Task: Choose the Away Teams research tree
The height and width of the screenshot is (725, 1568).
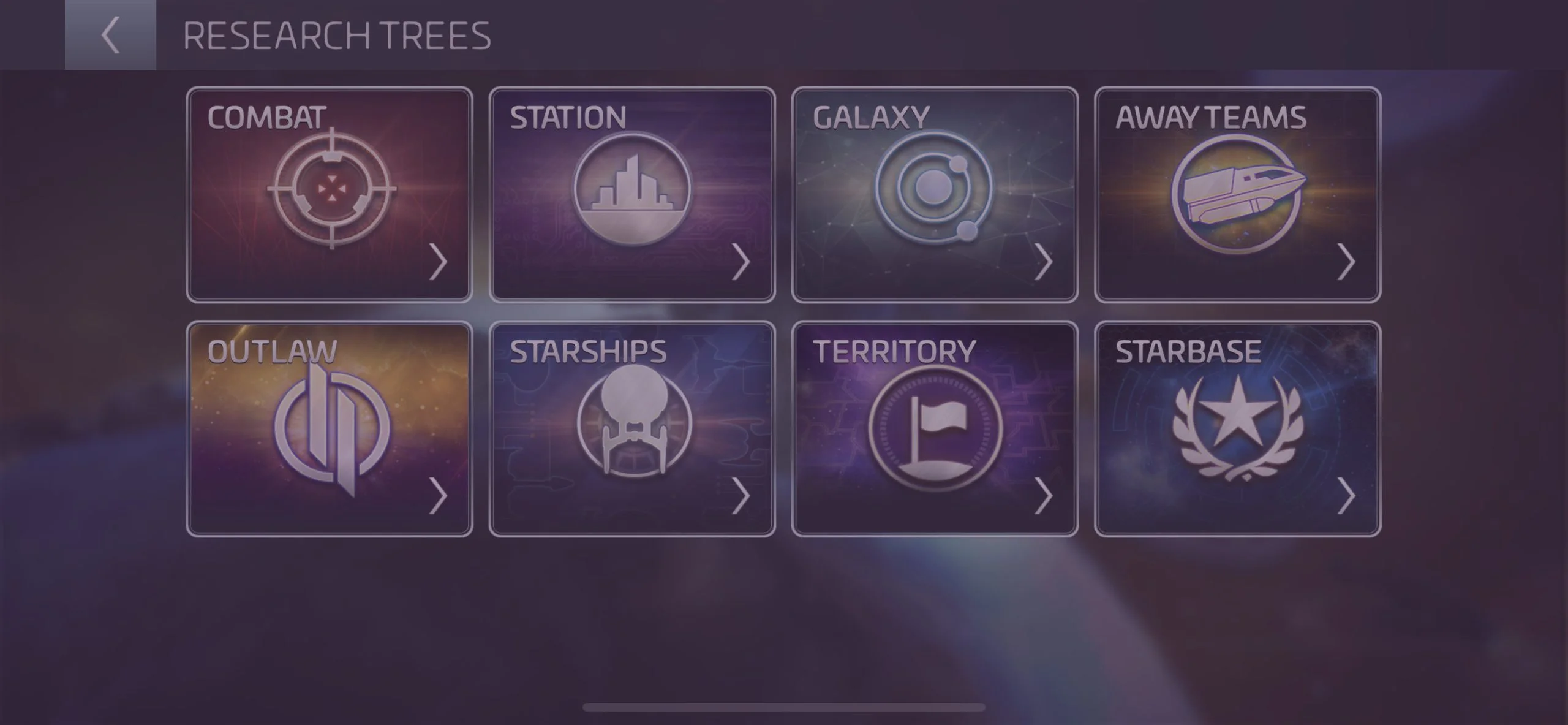Action: tap(1237, 195)
